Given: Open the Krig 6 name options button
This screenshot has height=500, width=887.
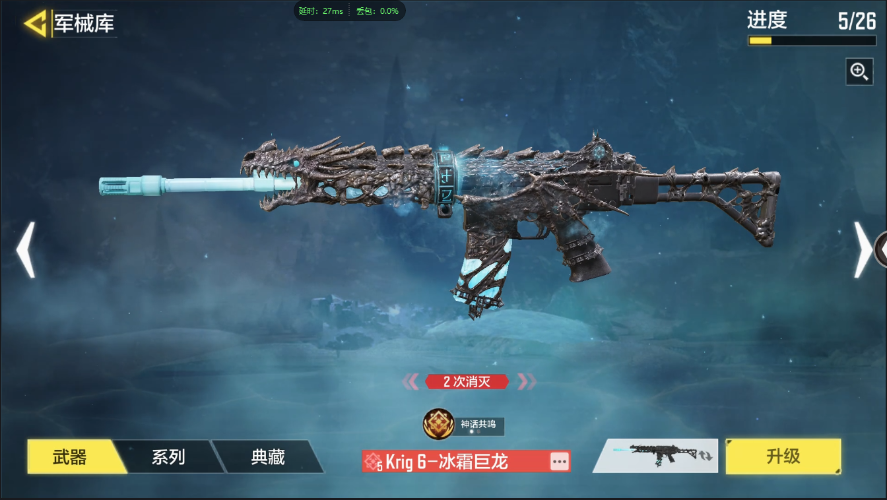Looking at the screenshot, I should 559,461.
